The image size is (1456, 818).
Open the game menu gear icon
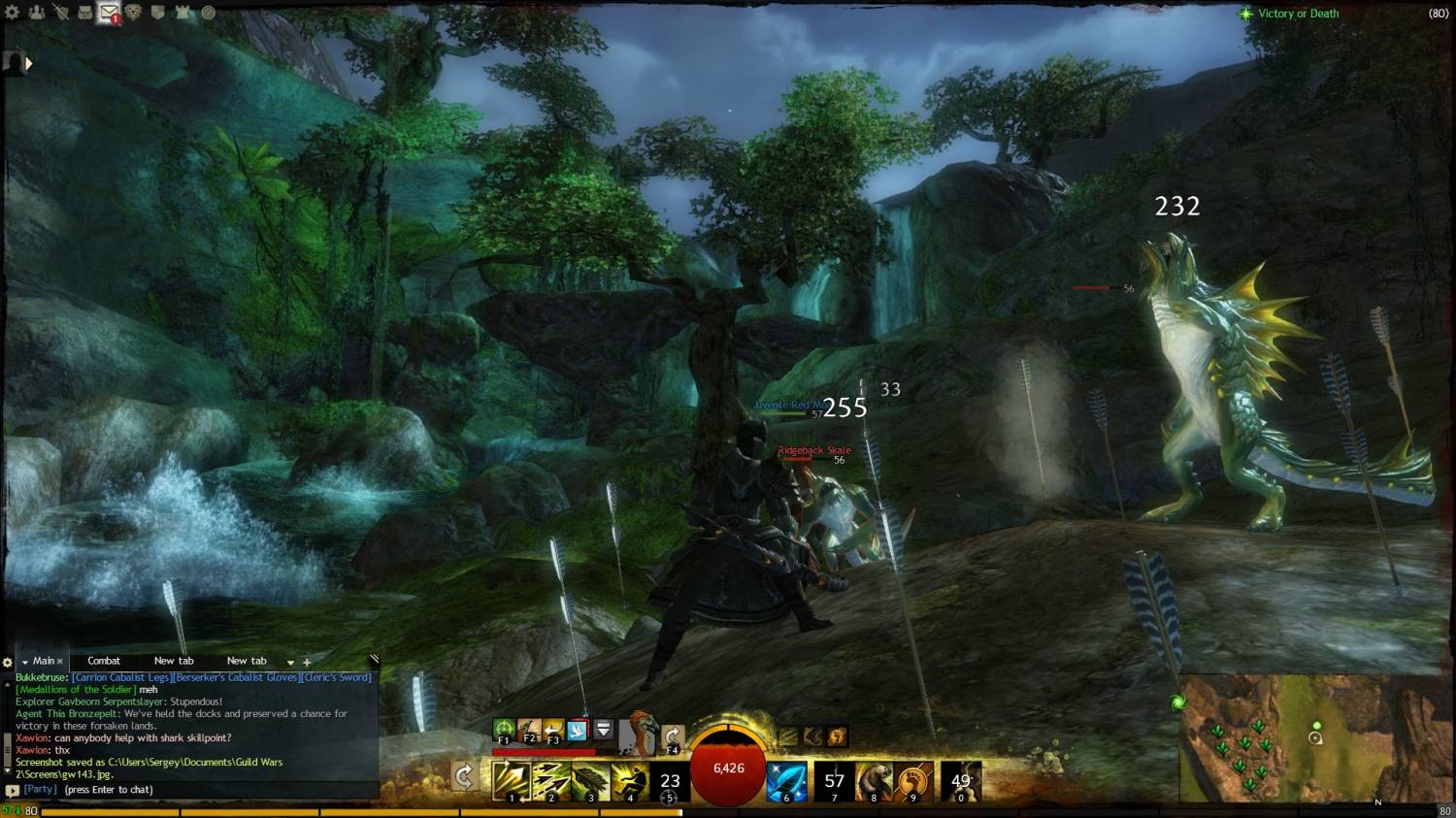(13, 14)
